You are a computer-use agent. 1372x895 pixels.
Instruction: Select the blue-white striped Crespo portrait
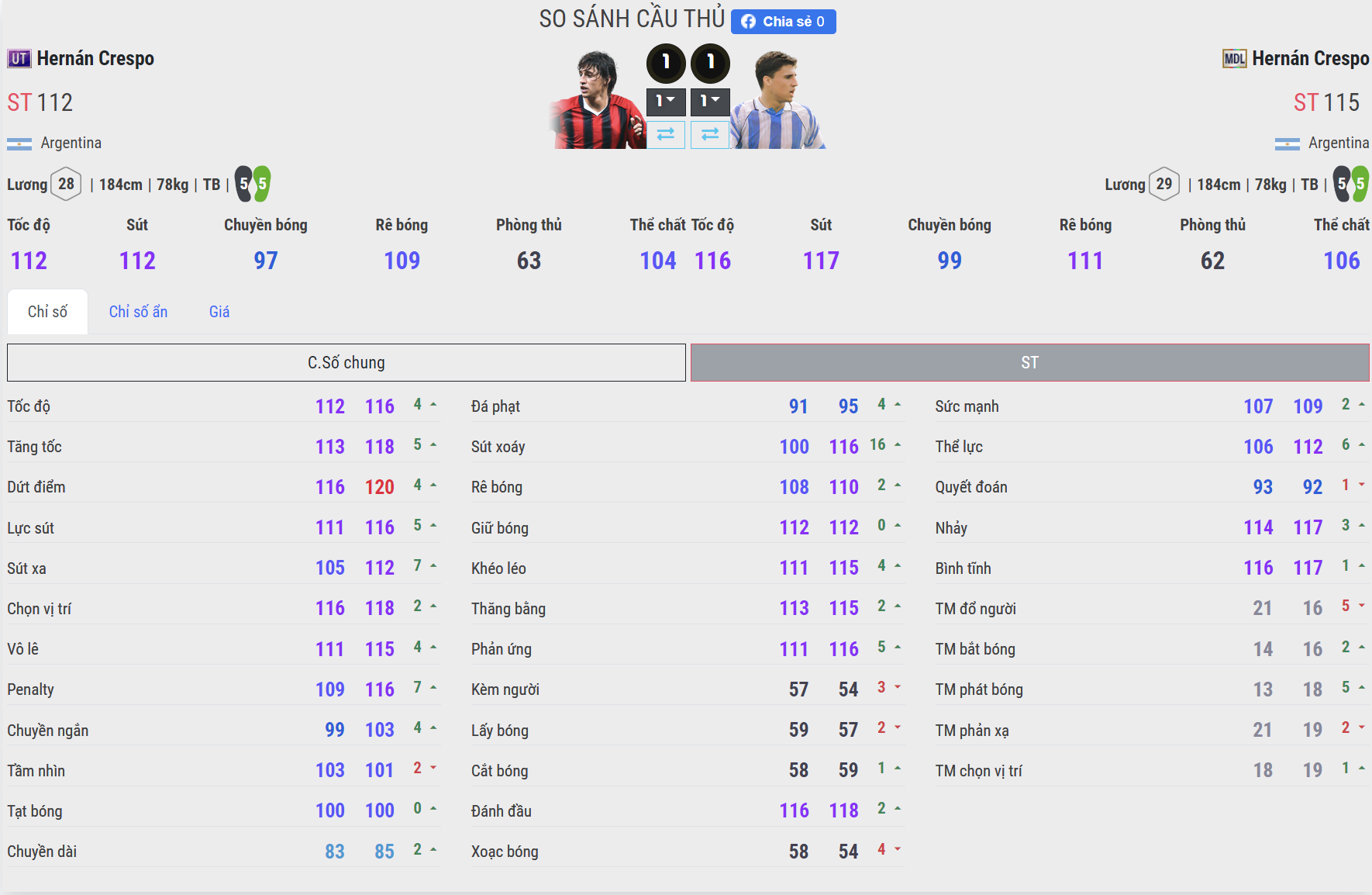[777, 101]
